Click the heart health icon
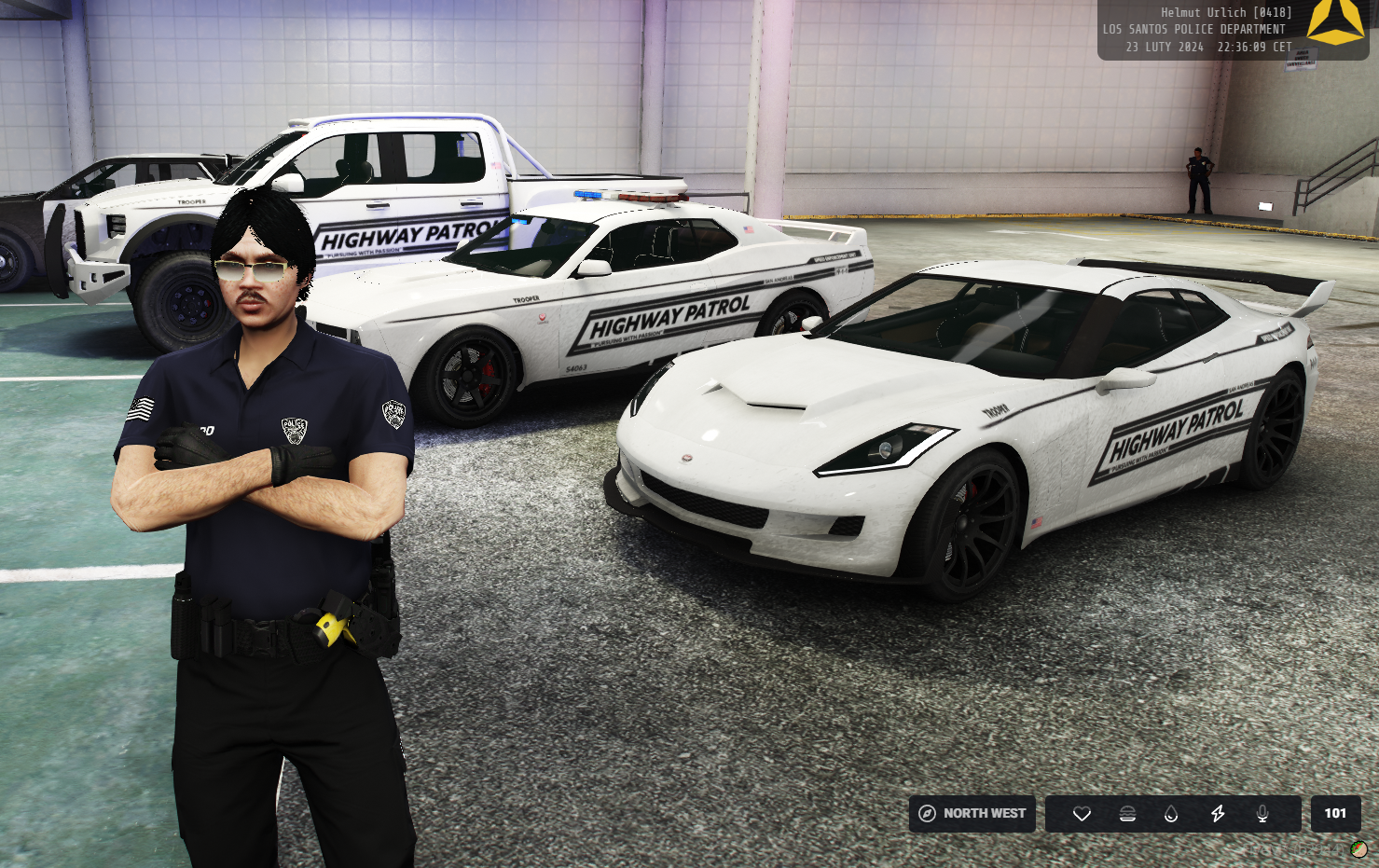Image resolution: width=1379 pixels, height=868 pixels. pyautogui.click(x=1082, y=814)
